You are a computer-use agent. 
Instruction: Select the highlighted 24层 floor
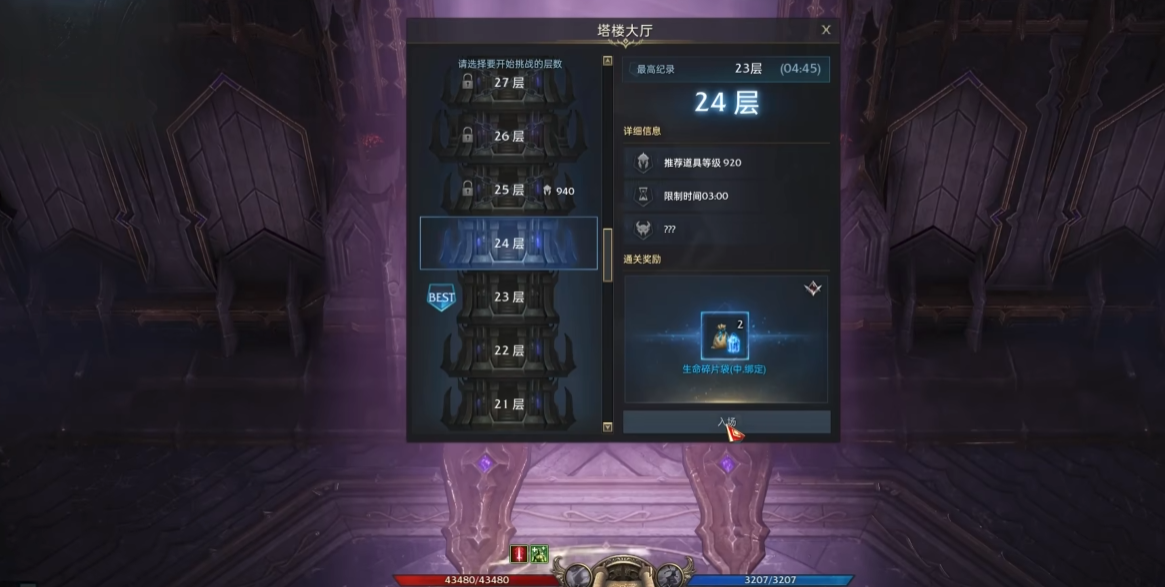pyautogui.click(x=509, y=243)
